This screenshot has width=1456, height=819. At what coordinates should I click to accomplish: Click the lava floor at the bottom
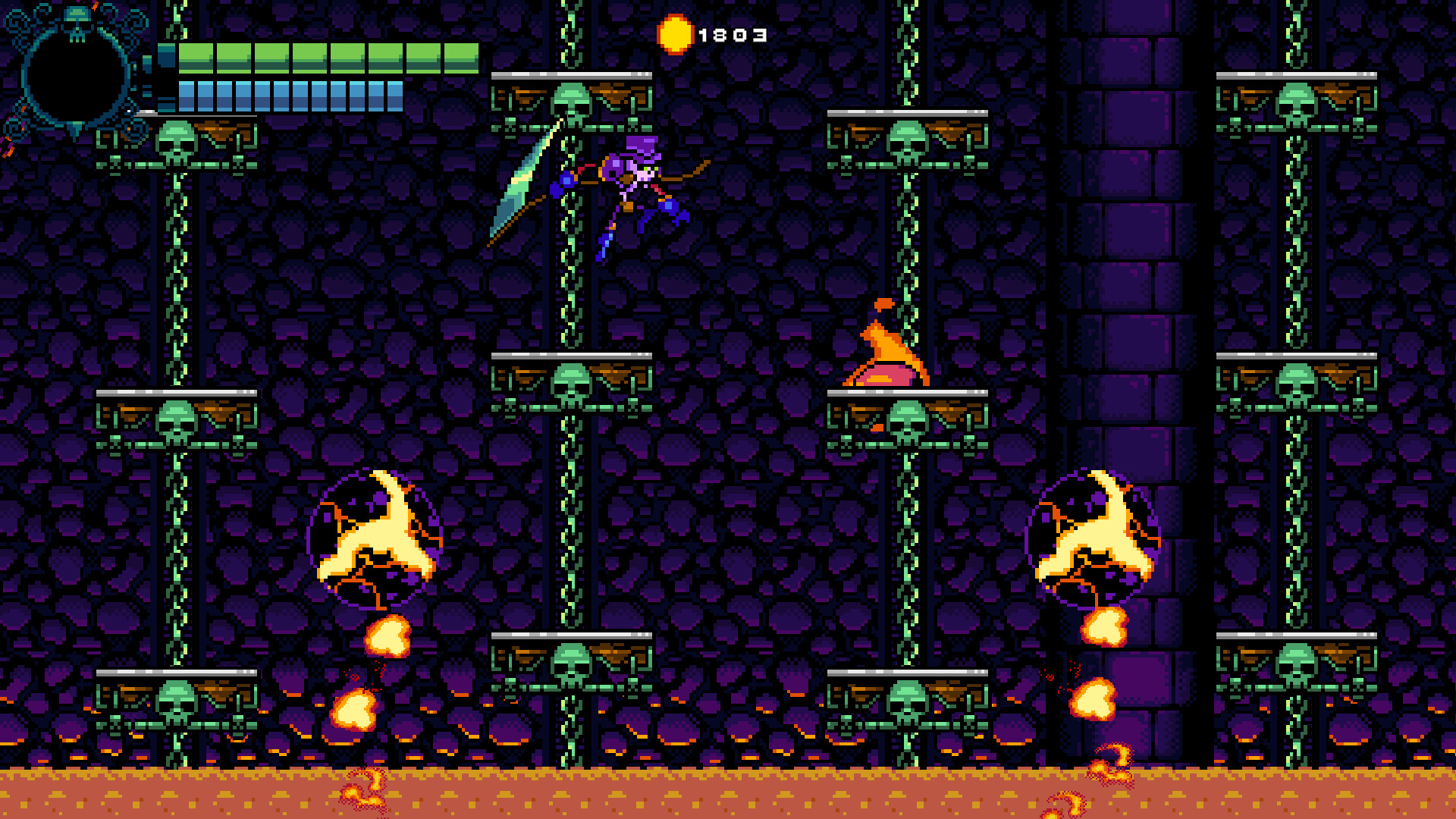[728, 796]
